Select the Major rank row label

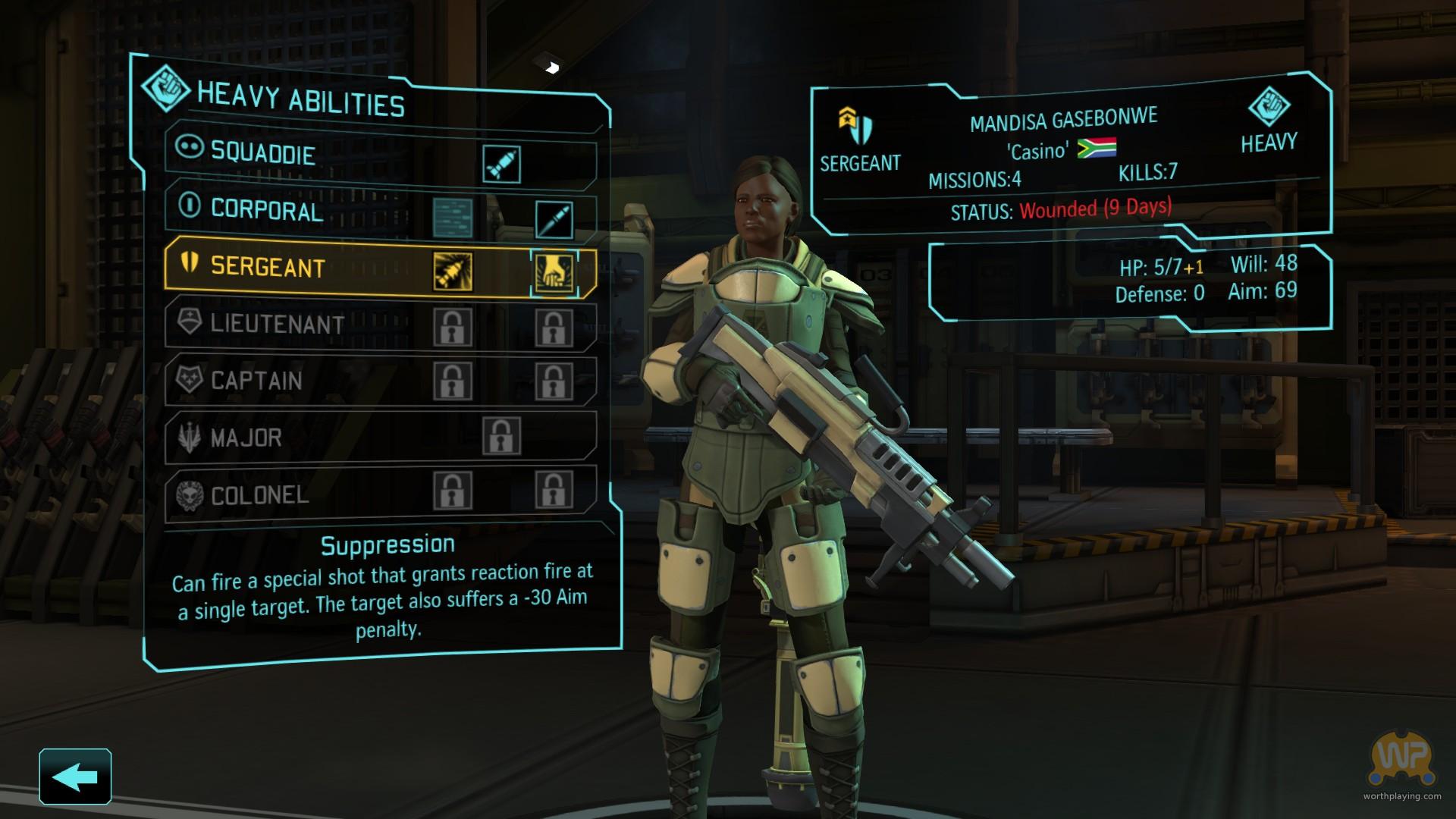point(246,438)
